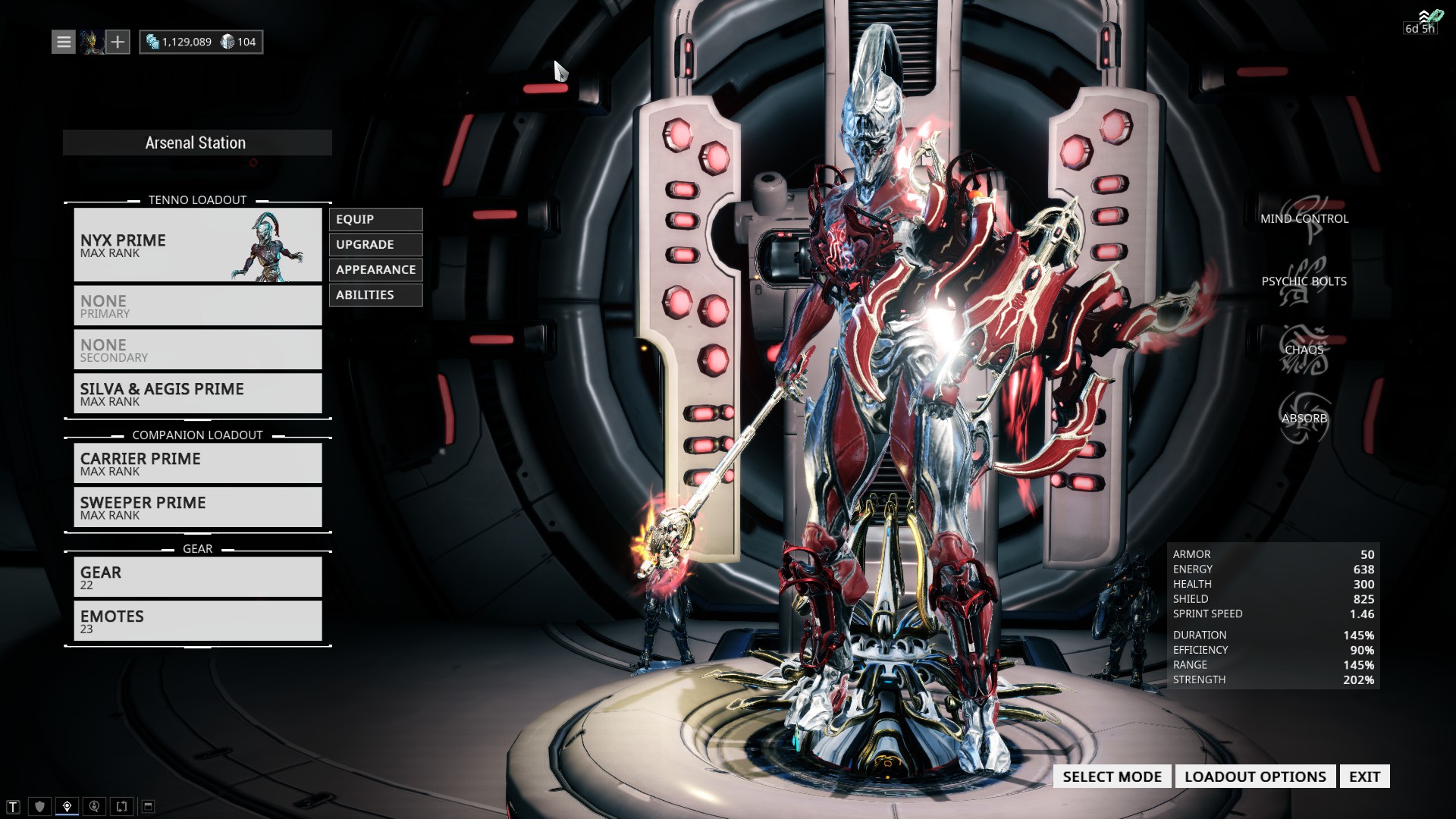
Task: Open the Emotes loadout
Action: coord(197,621)
